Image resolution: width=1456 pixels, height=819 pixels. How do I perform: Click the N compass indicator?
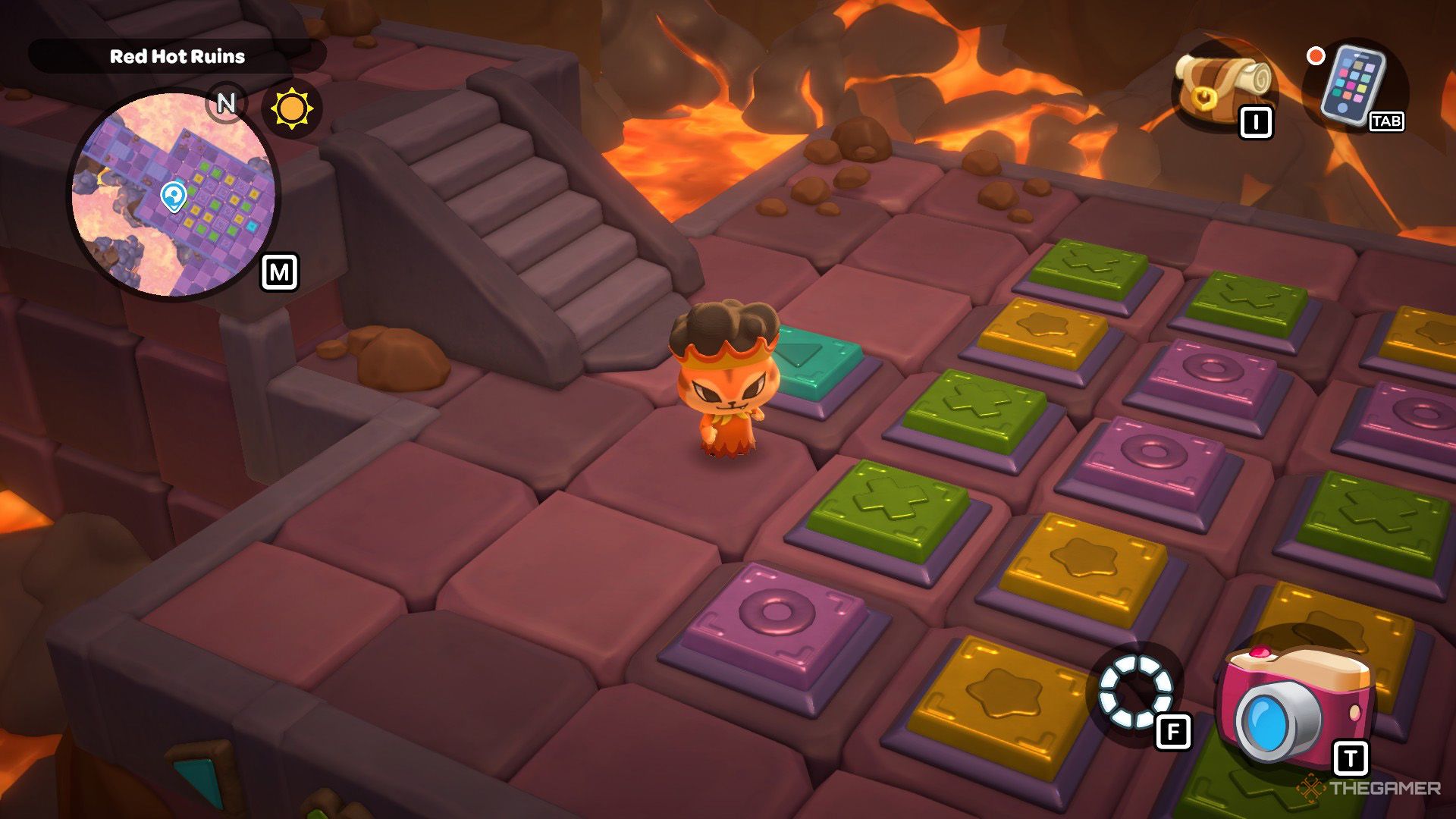coord(225,102)
